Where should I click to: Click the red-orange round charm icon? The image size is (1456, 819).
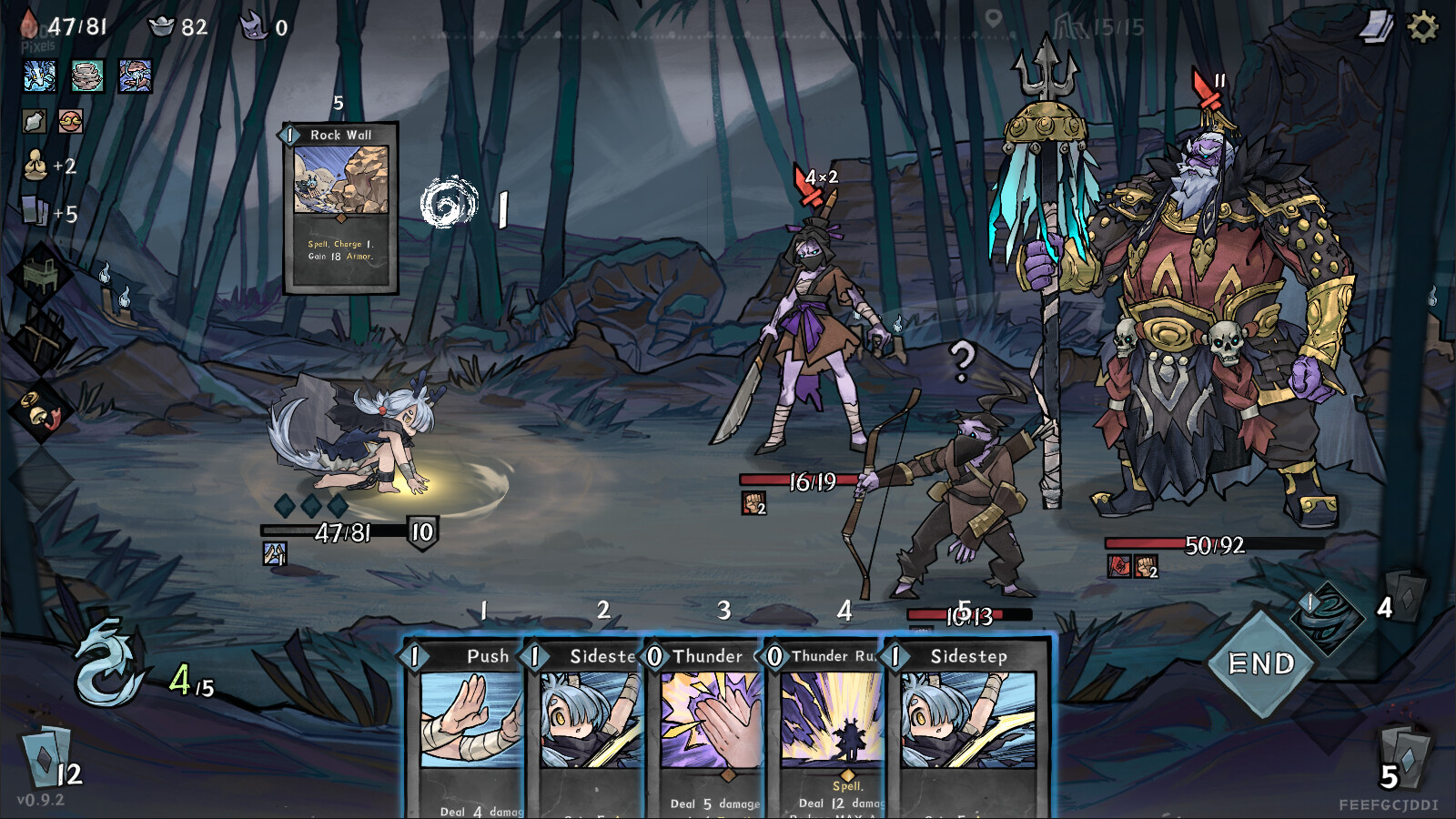click(70, 121)
